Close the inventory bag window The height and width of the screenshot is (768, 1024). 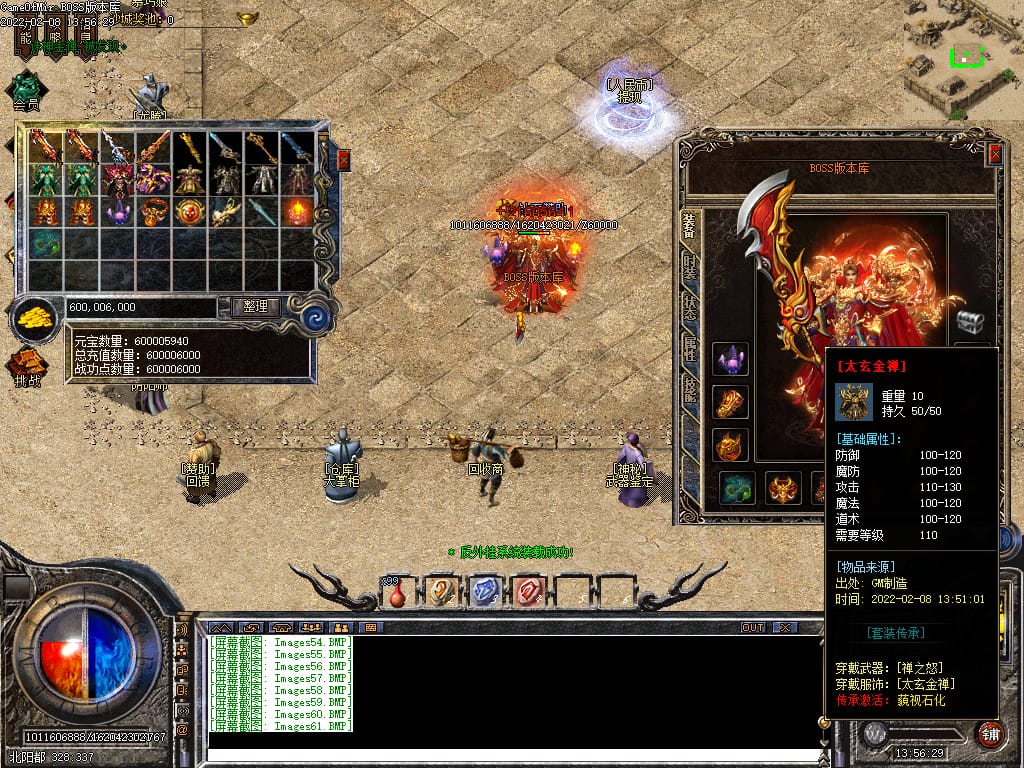coord(344,160)
